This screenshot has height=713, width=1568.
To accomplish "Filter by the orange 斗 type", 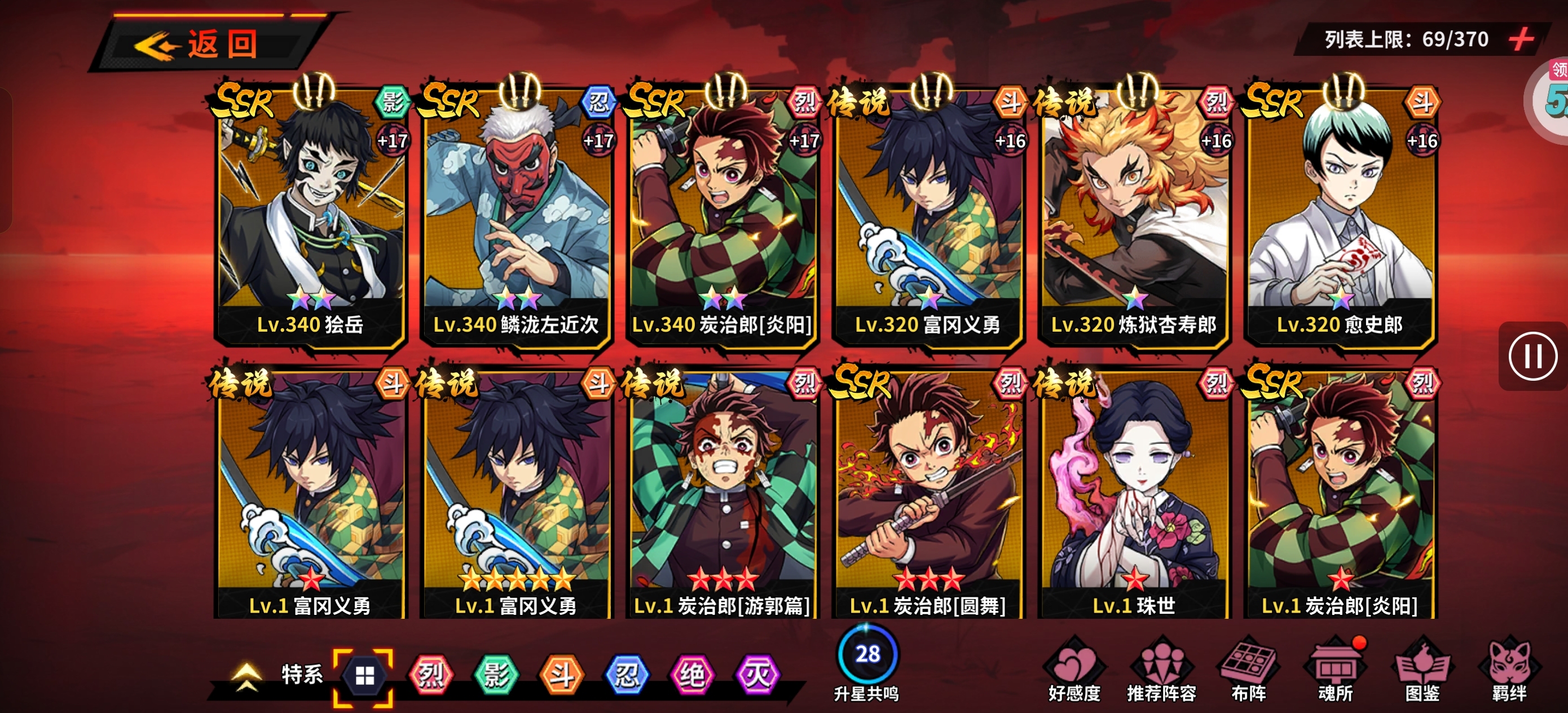I will click(561, 675).
